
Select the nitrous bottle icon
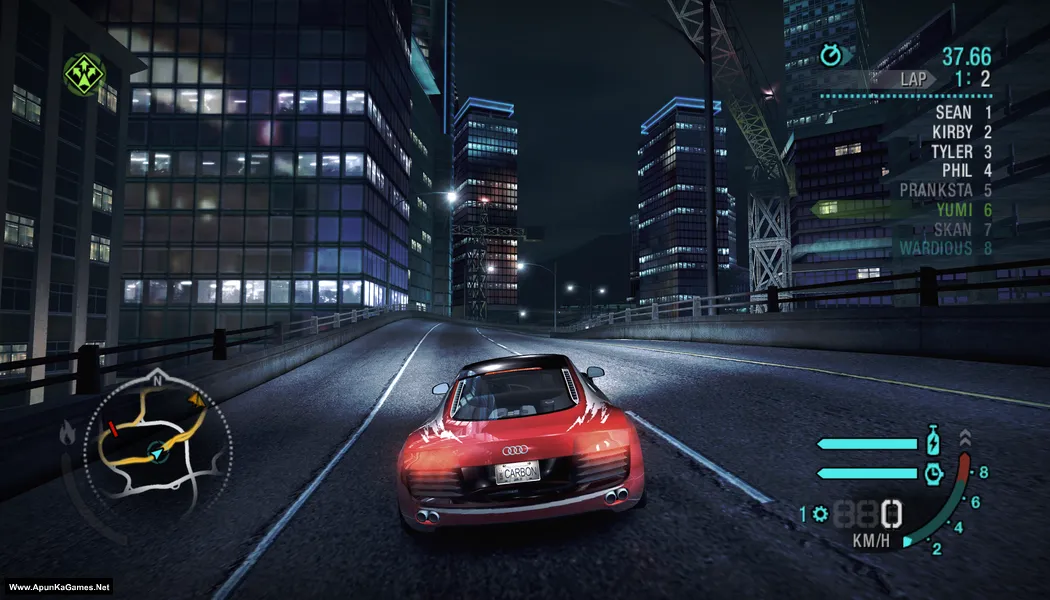[933, 441]
